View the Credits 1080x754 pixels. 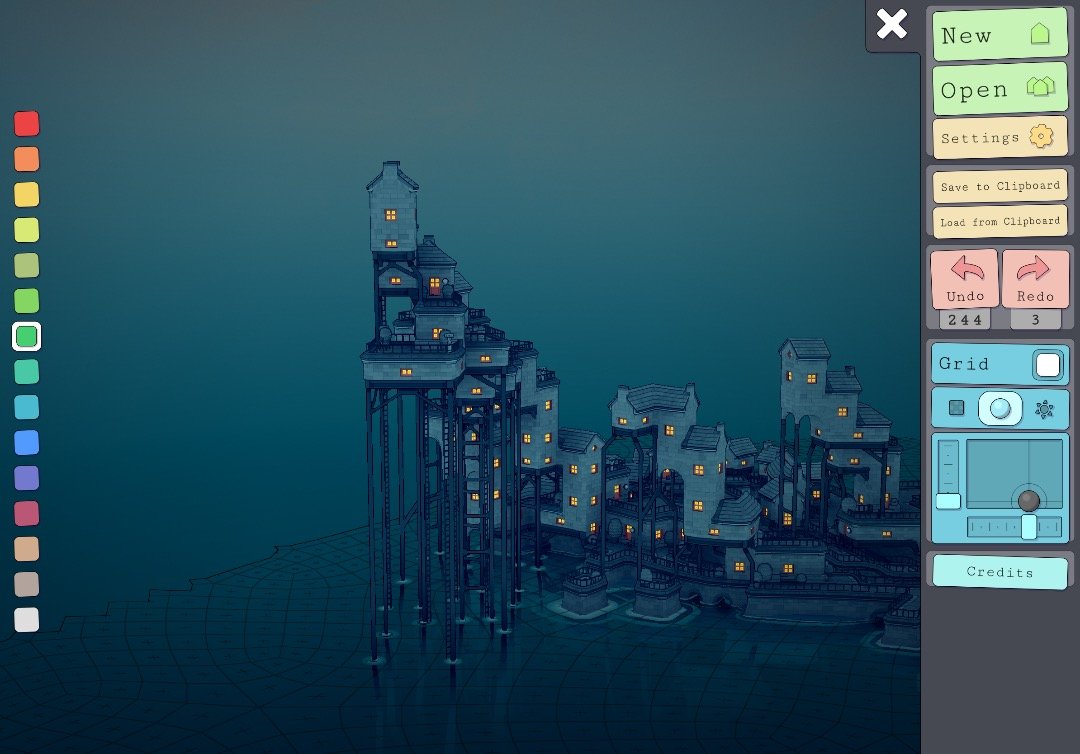999,572
